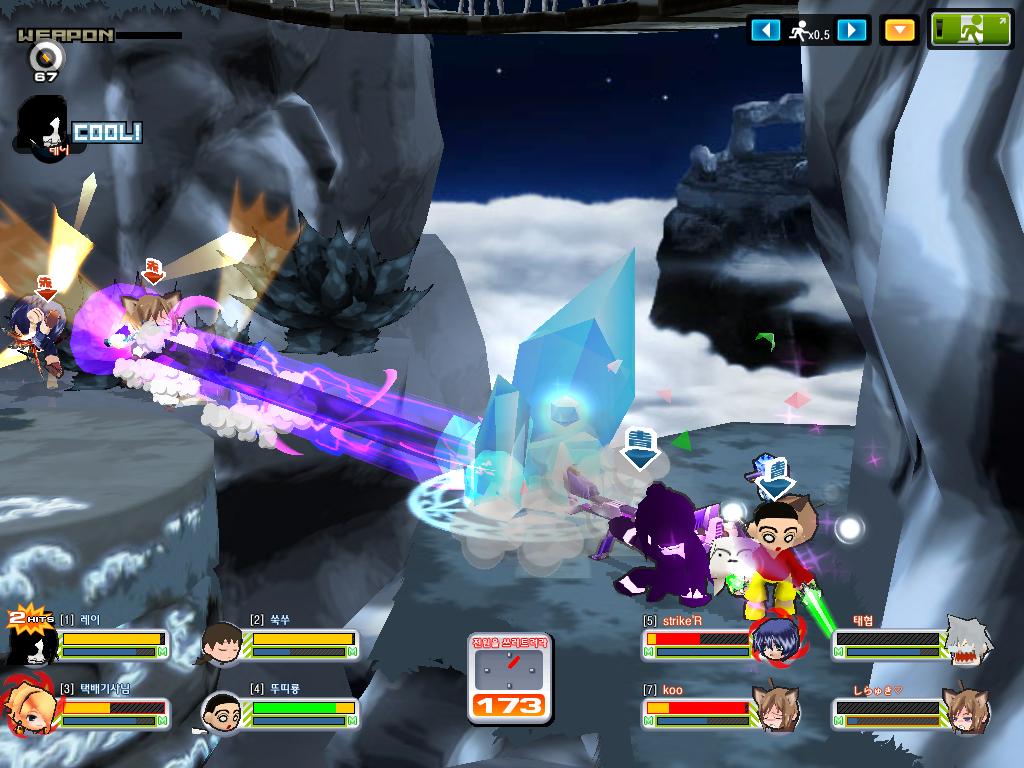The width and height of the screenshot is (1024, 768).
Task: Select player 태협 portrait panel
Action: tap(968, 642)
